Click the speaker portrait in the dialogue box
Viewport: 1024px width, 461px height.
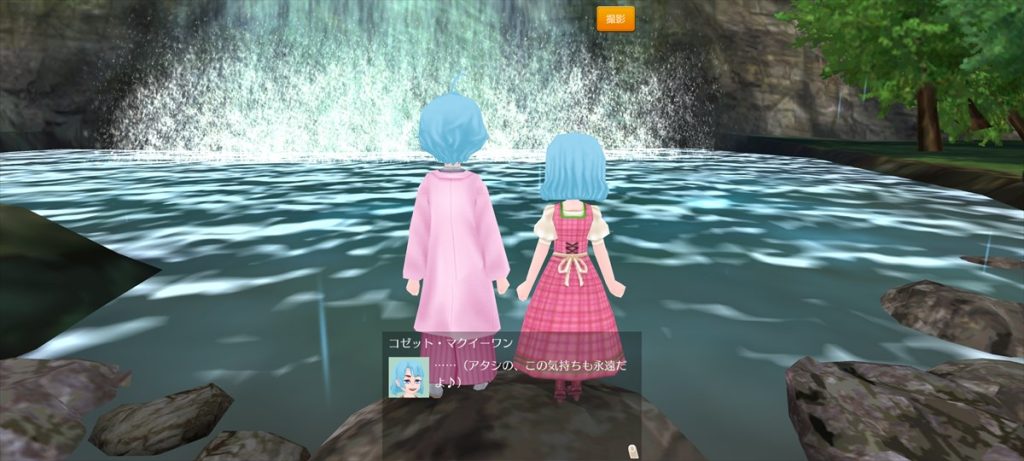point(408,377)
